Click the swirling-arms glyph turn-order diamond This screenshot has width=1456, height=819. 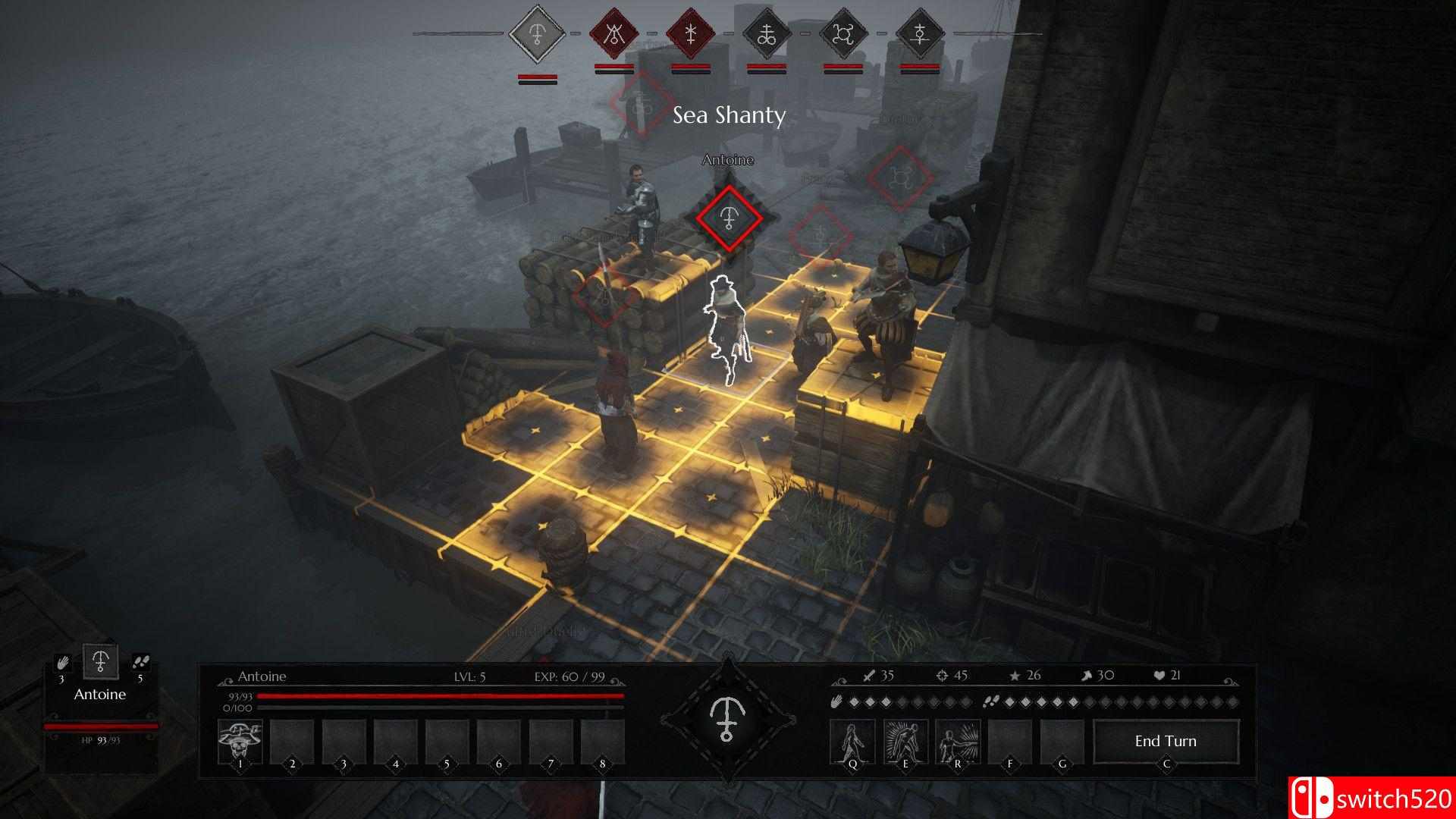click(x=843, y=34)
